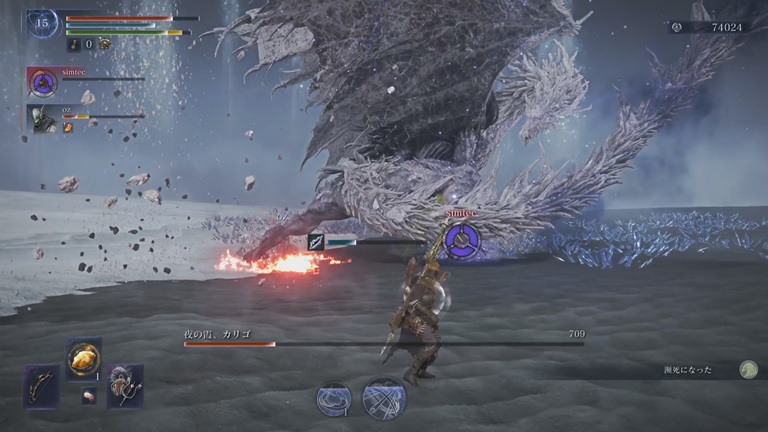This screenshot has height=432, width=768.
Task: Select the equipped bow weapon slot
Action: click(41, 385)
